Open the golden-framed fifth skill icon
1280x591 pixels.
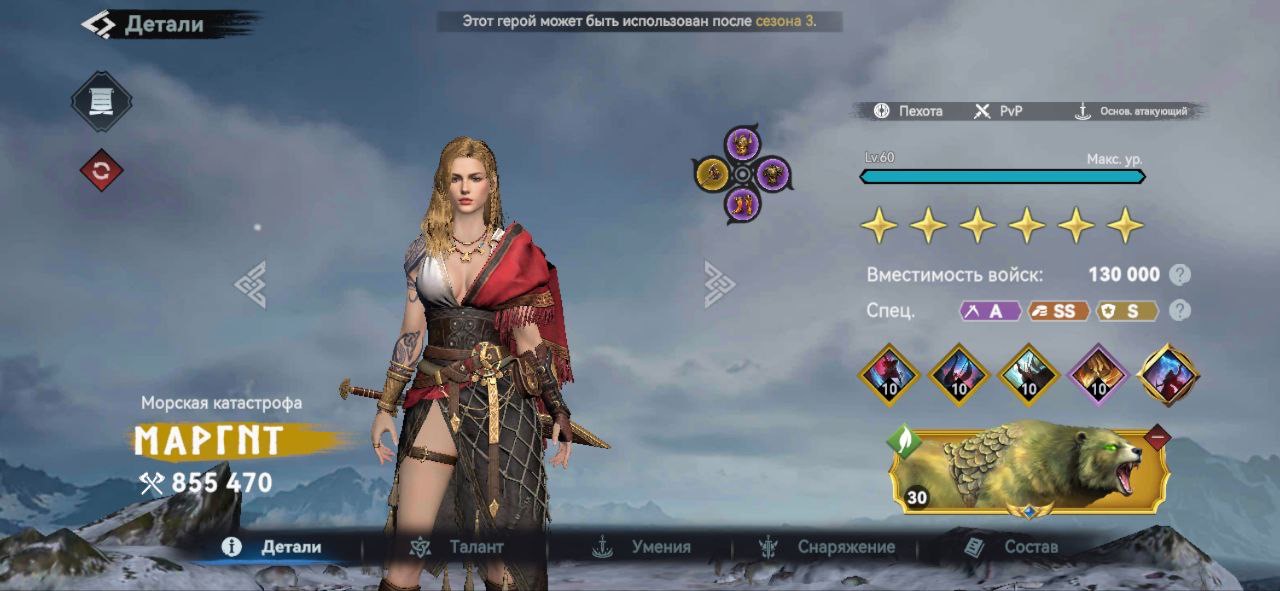(1169, 375)
